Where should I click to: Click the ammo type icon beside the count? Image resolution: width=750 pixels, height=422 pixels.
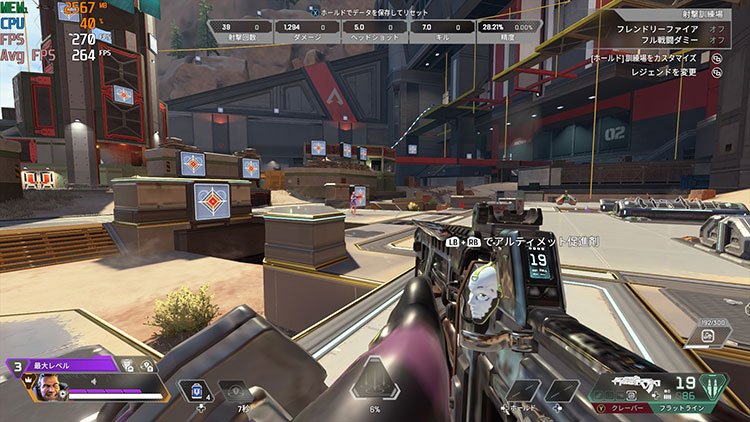(716, 383)
